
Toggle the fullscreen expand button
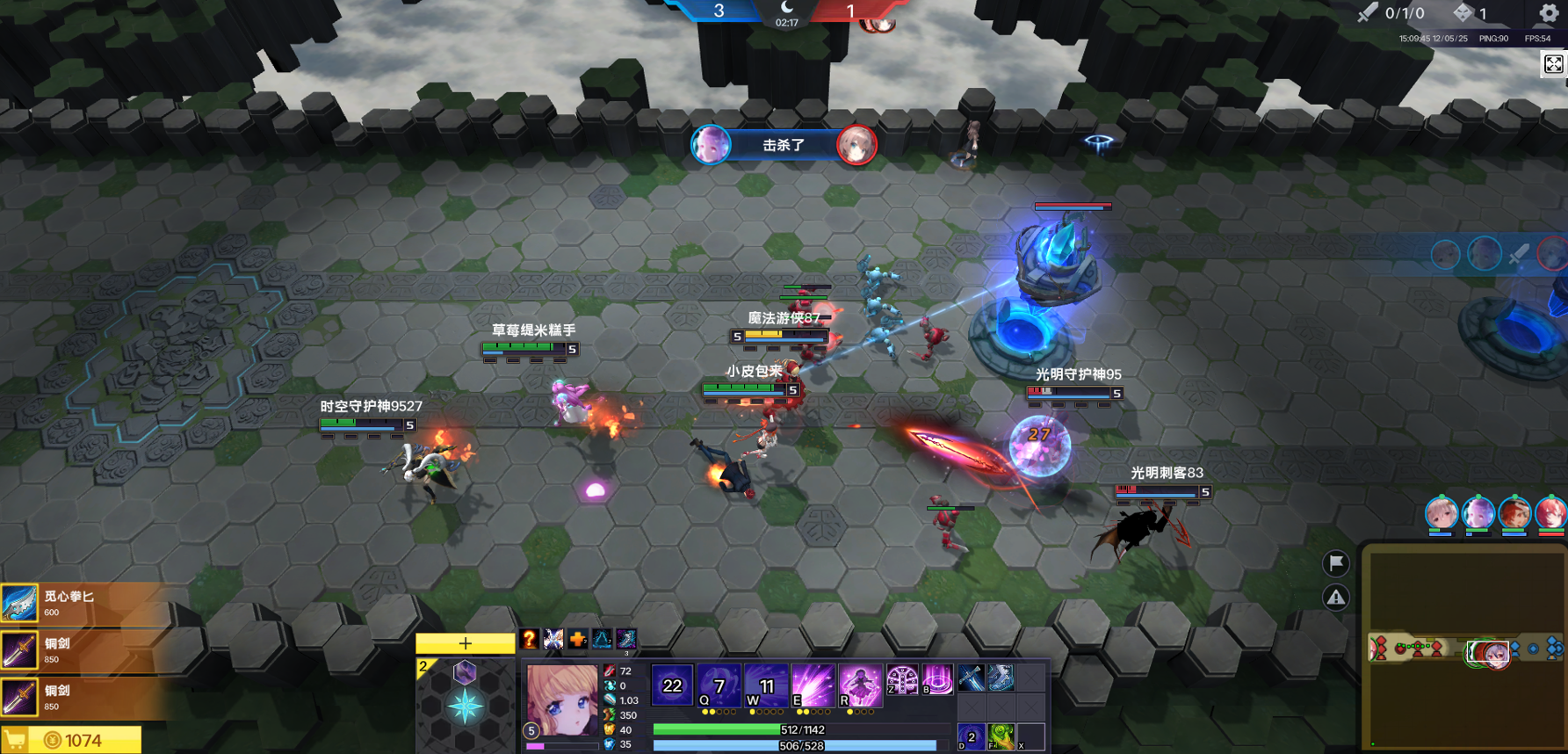point(1553,64)
